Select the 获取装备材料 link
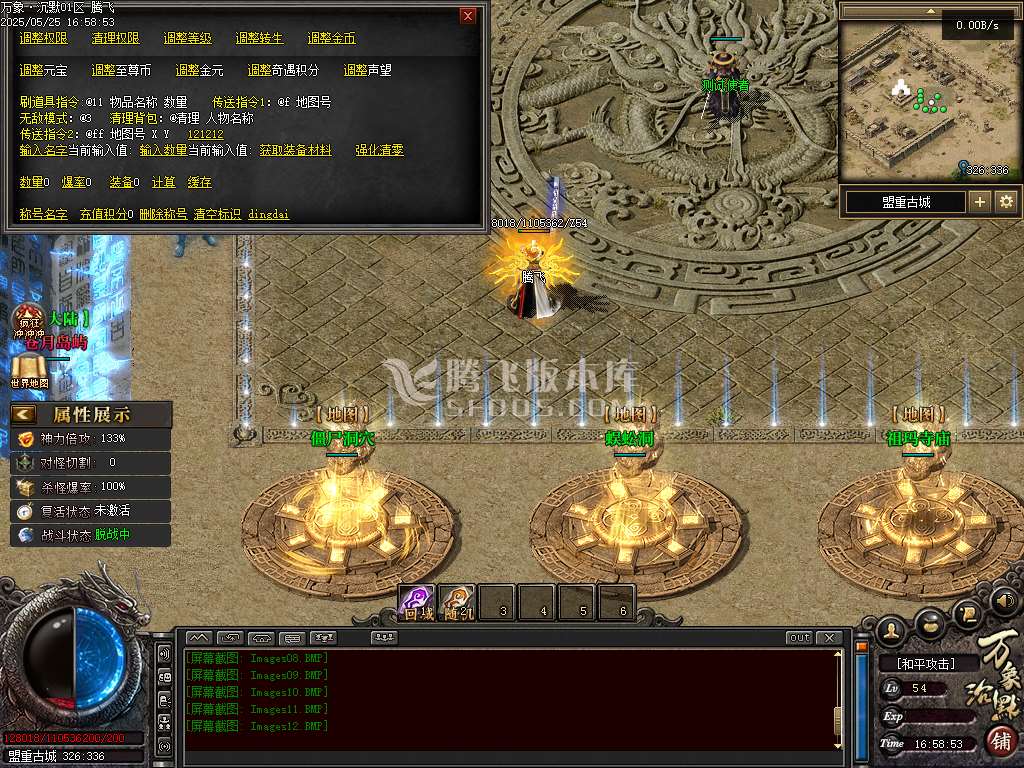This screenshot has height=768, width=1024. pos(295,150)
